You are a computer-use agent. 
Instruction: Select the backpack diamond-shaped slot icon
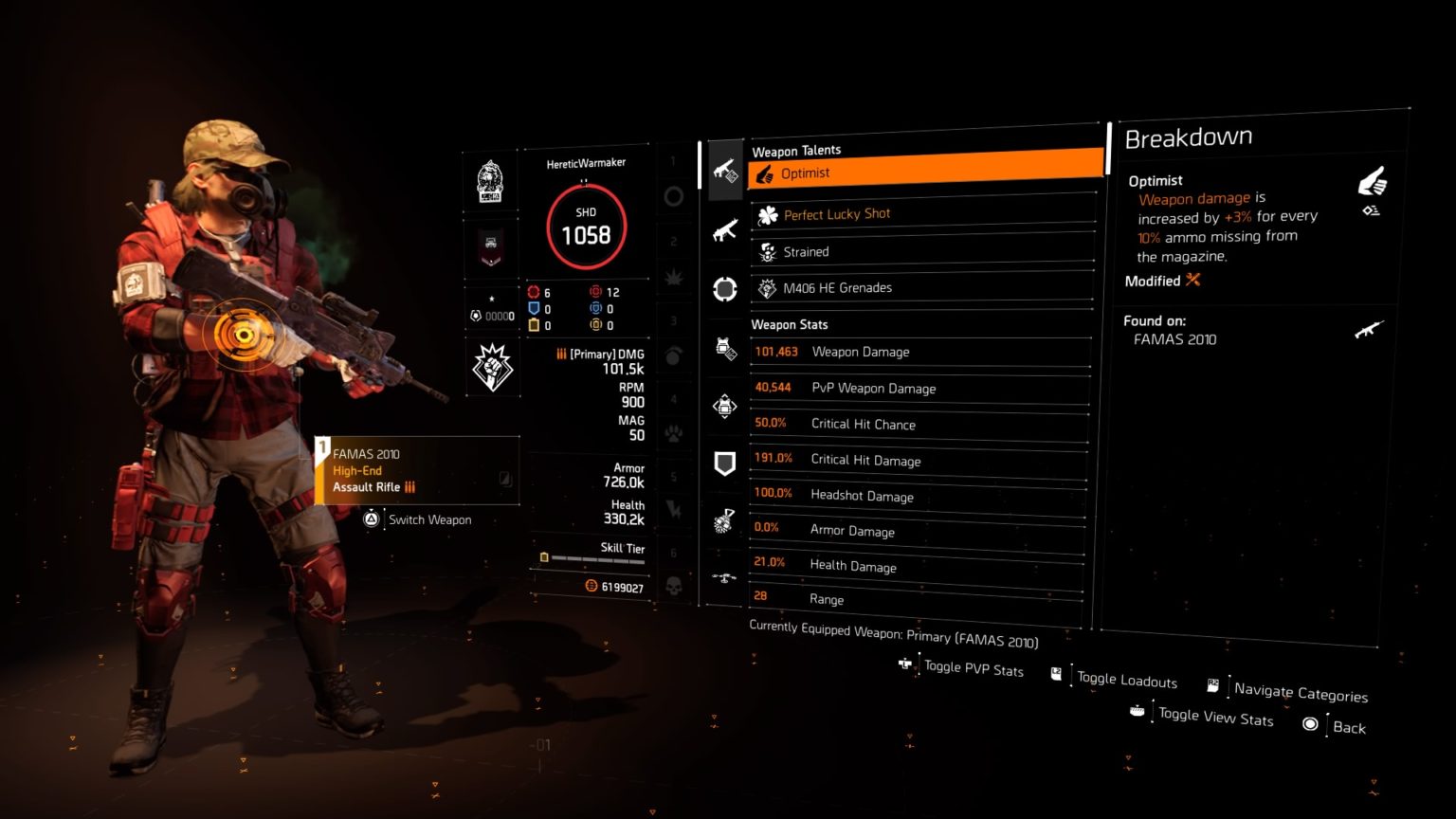(x=725, y=406)
